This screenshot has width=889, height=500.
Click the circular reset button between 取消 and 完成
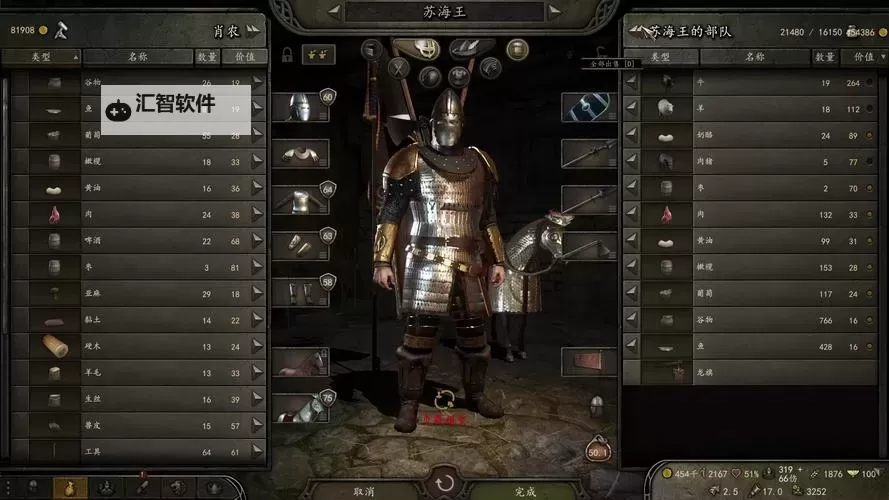445,485
